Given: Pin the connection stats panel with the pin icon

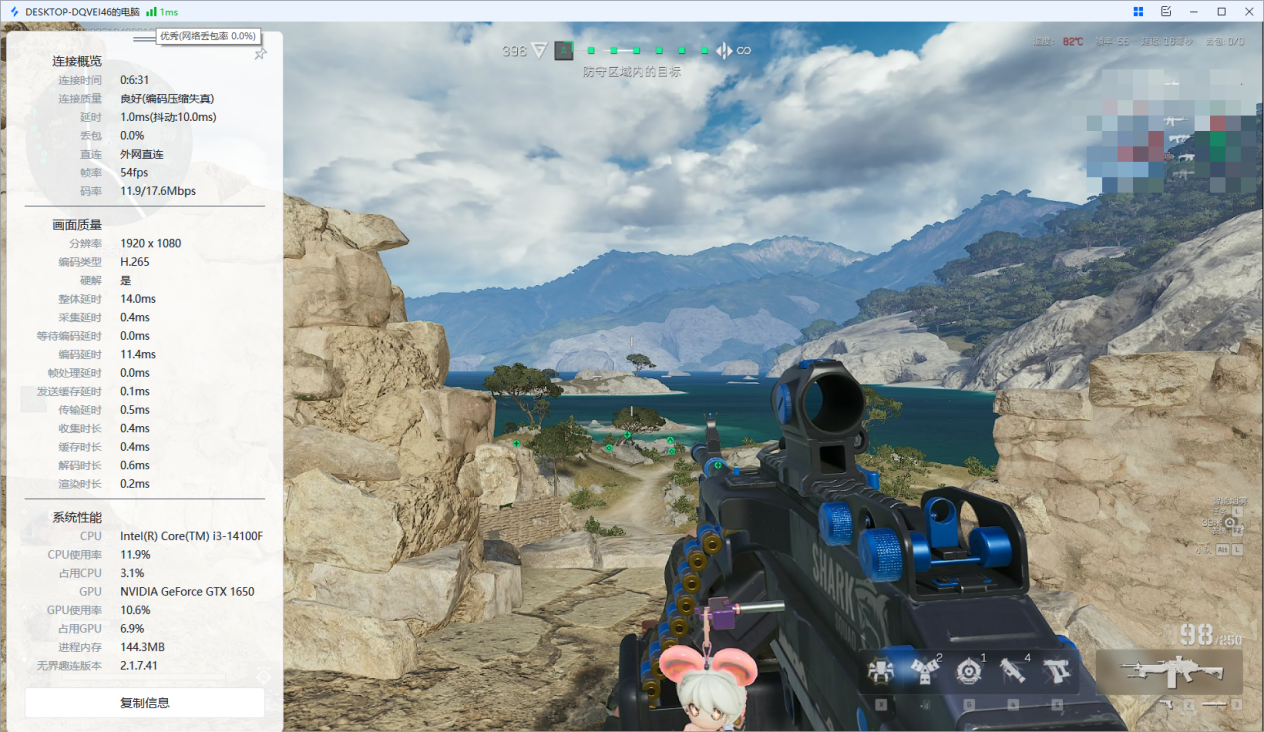Looking at the screenshot, I should point(260,53).
